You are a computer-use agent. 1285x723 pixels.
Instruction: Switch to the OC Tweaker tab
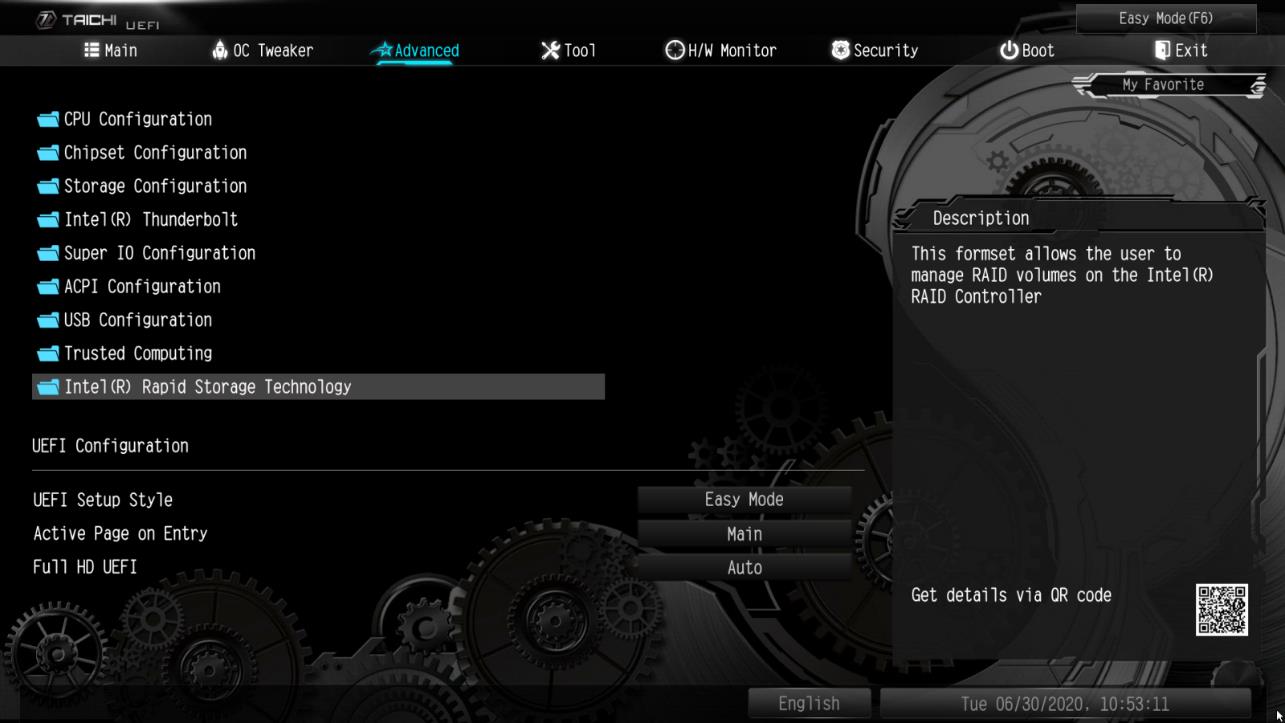261,49
